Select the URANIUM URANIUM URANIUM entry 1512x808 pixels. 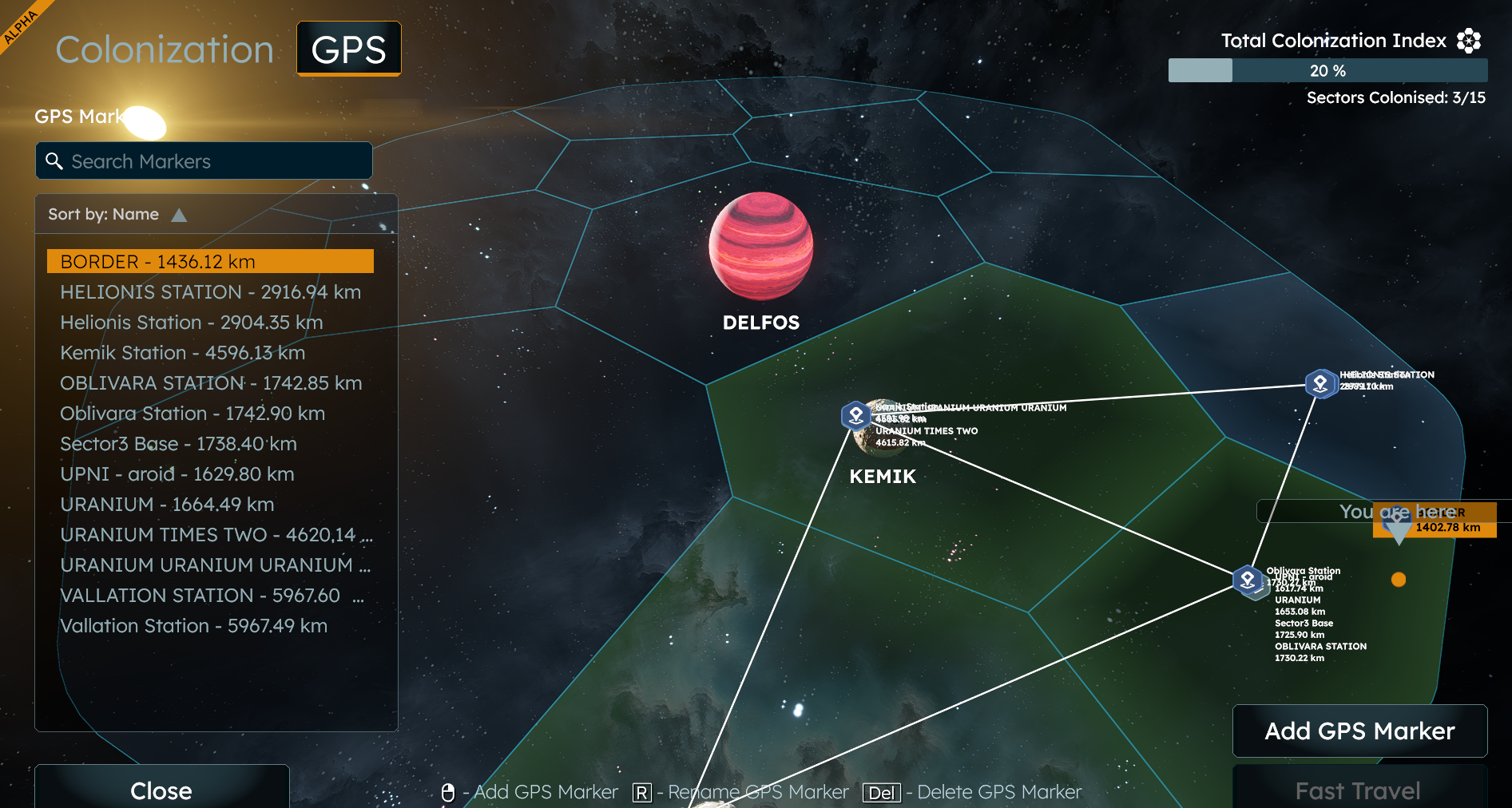(215, 565)
